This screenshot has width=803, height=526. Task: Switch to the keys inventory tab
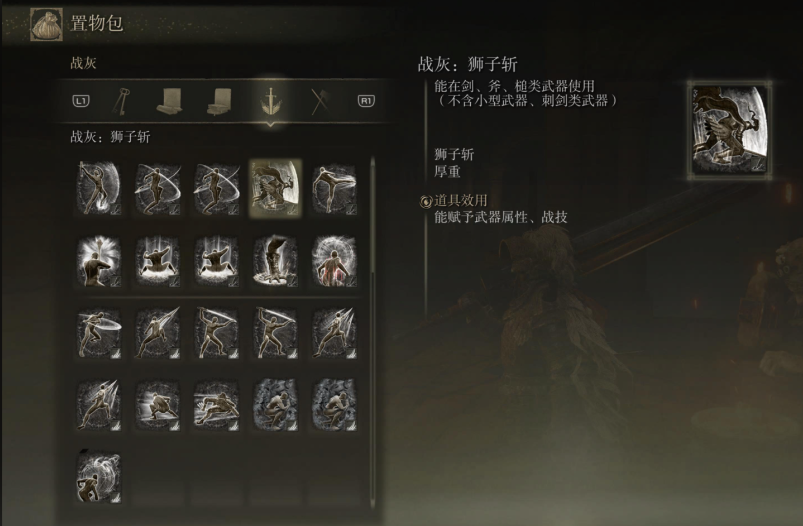coord(124,100)
